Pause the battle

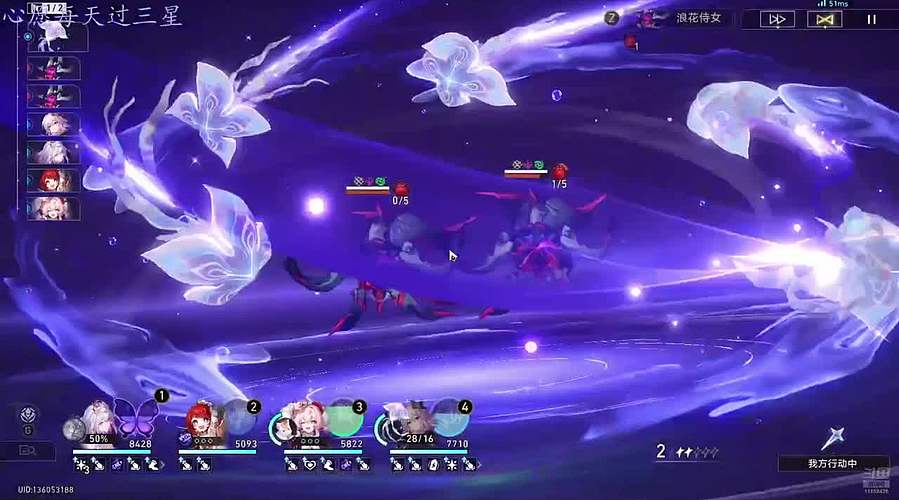coord(872,18)
